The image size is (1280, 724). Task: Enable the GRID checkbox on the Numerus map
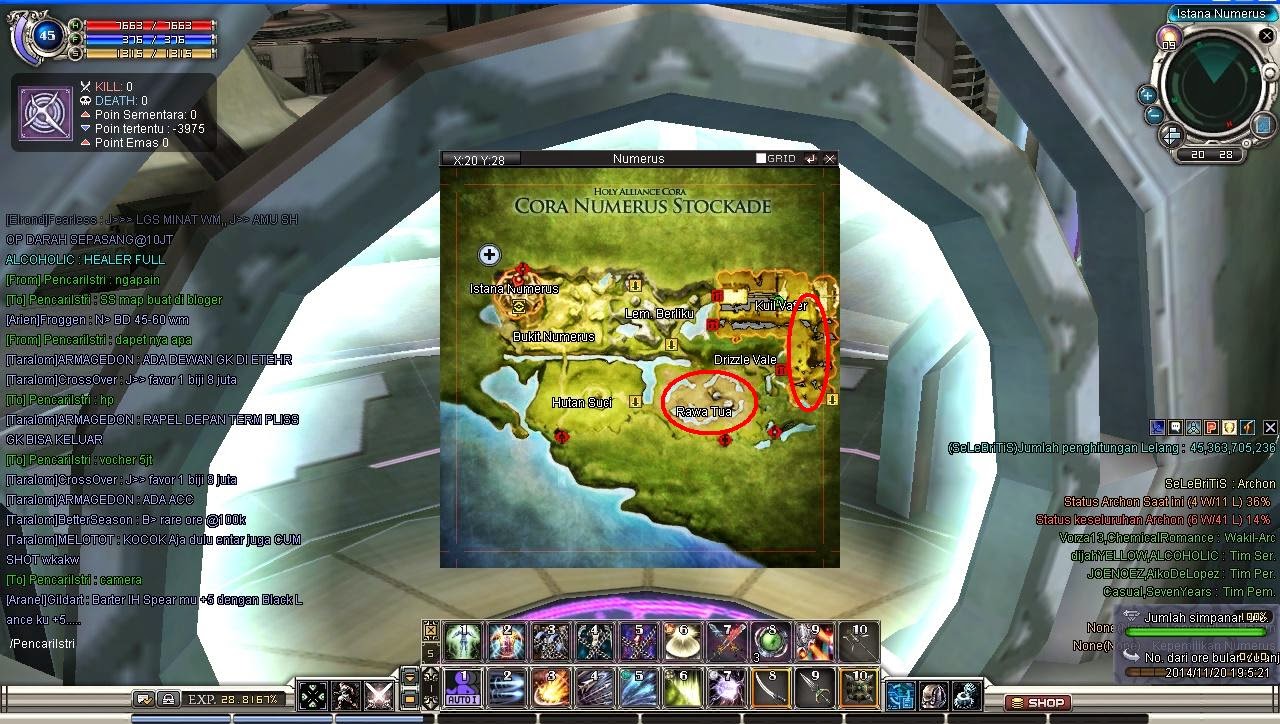[x=761, y=158]
